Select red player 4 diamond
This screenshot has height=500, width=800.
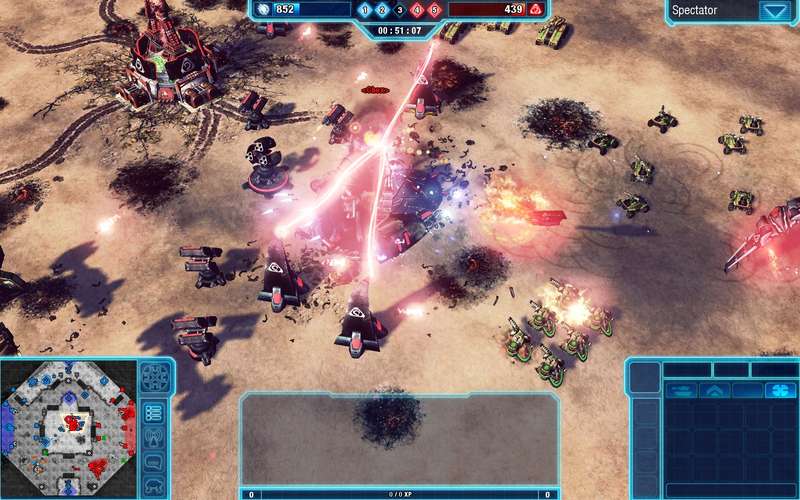click(x=417, y=10)
